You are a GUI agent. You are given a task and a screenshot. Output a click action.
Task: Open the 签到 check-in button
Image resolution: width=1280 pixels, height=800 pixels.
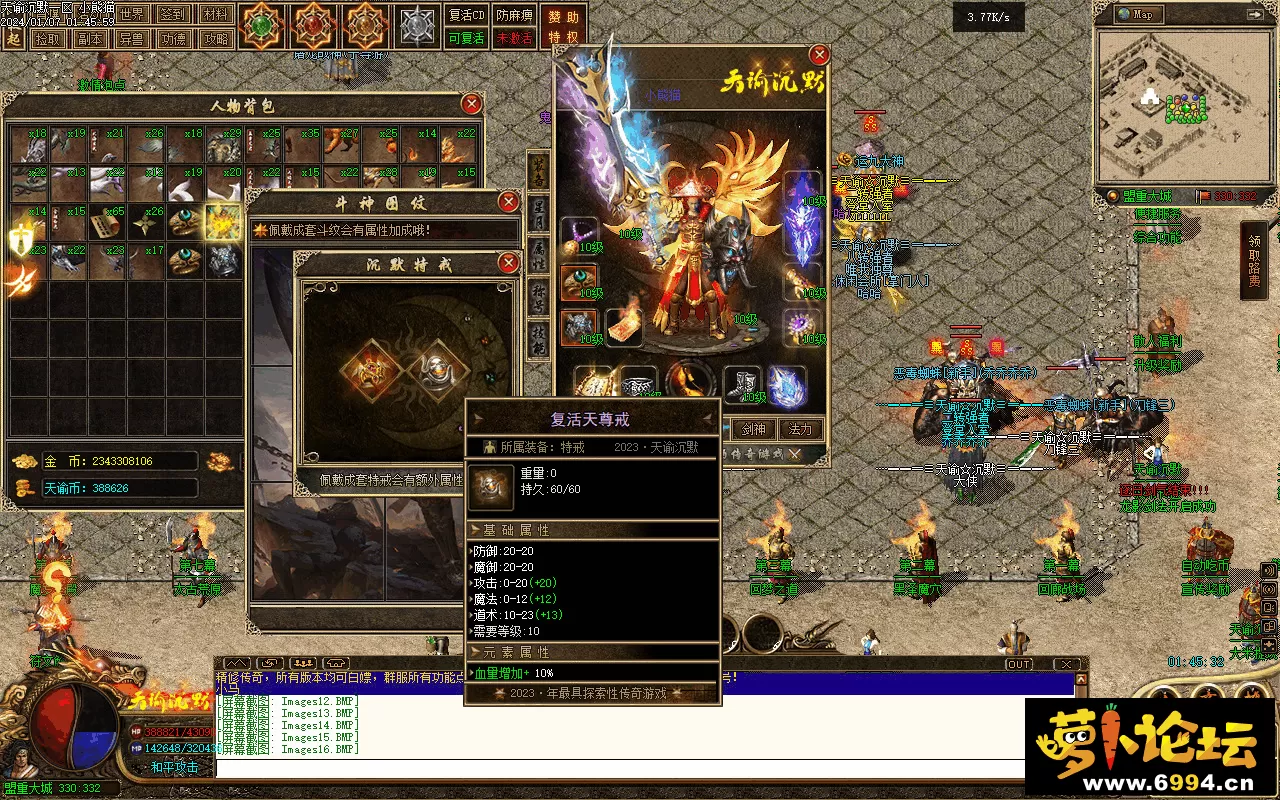(173, 15)
